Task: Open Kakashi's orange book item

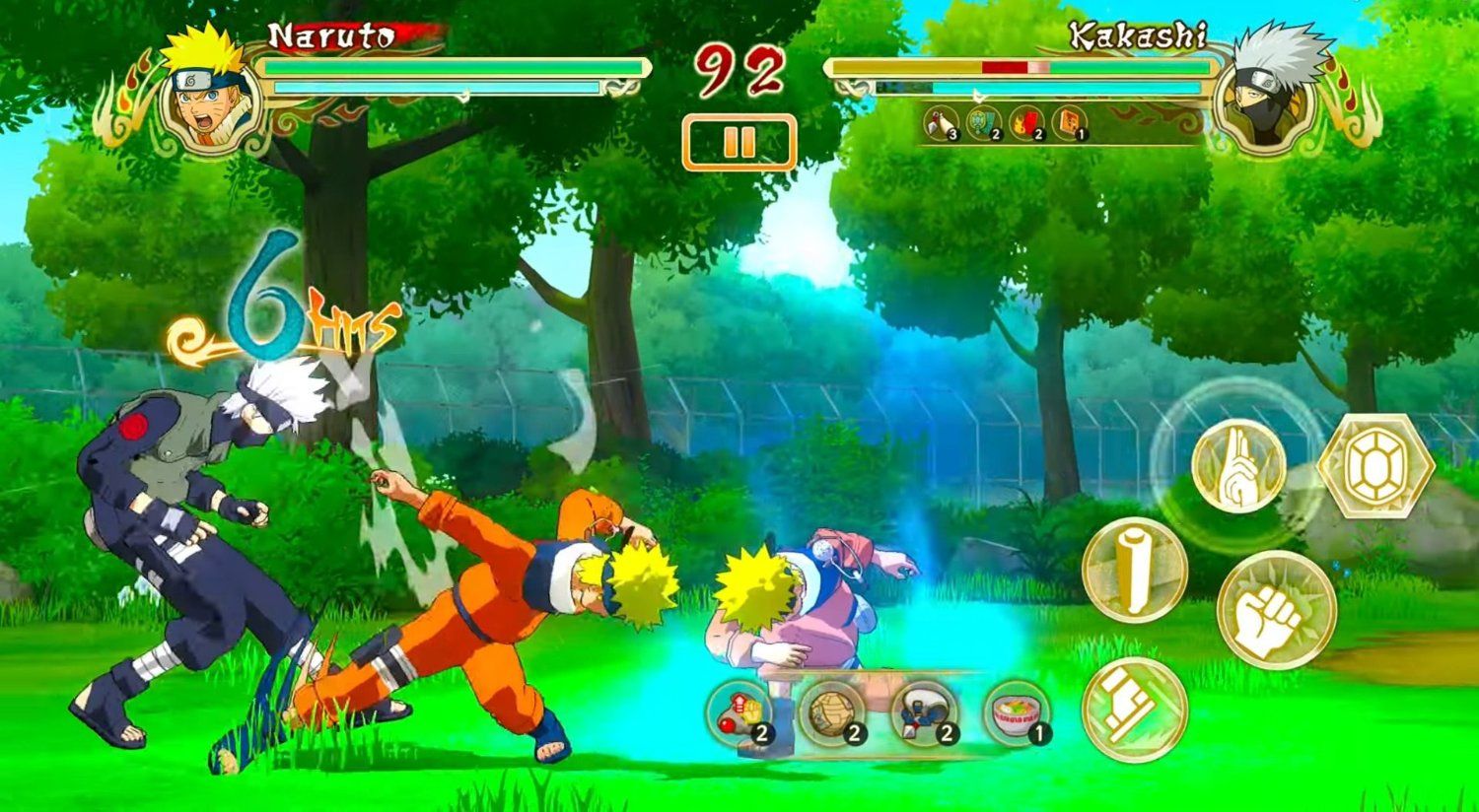Action: click(1070, 122)
